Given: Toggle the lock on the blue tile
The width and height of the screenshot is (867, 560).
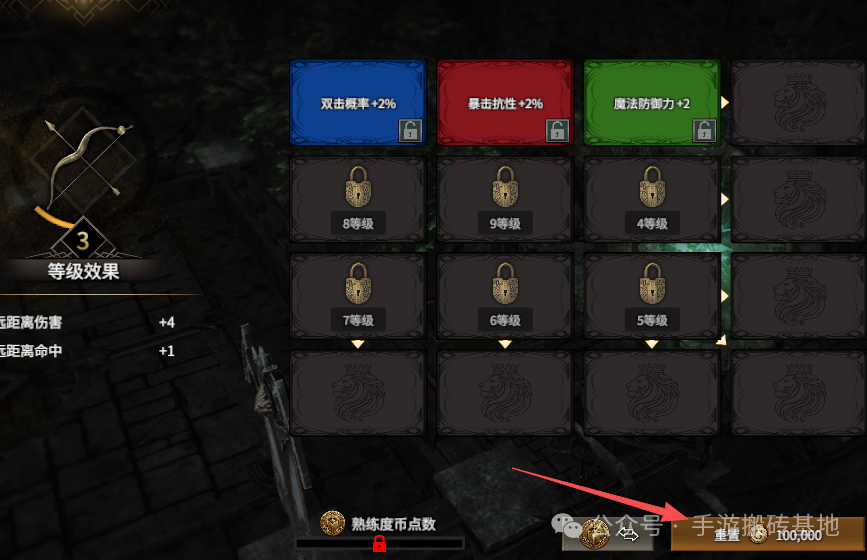Looking at the screenshot, I should pyautogui.click(x=410, y=130).
